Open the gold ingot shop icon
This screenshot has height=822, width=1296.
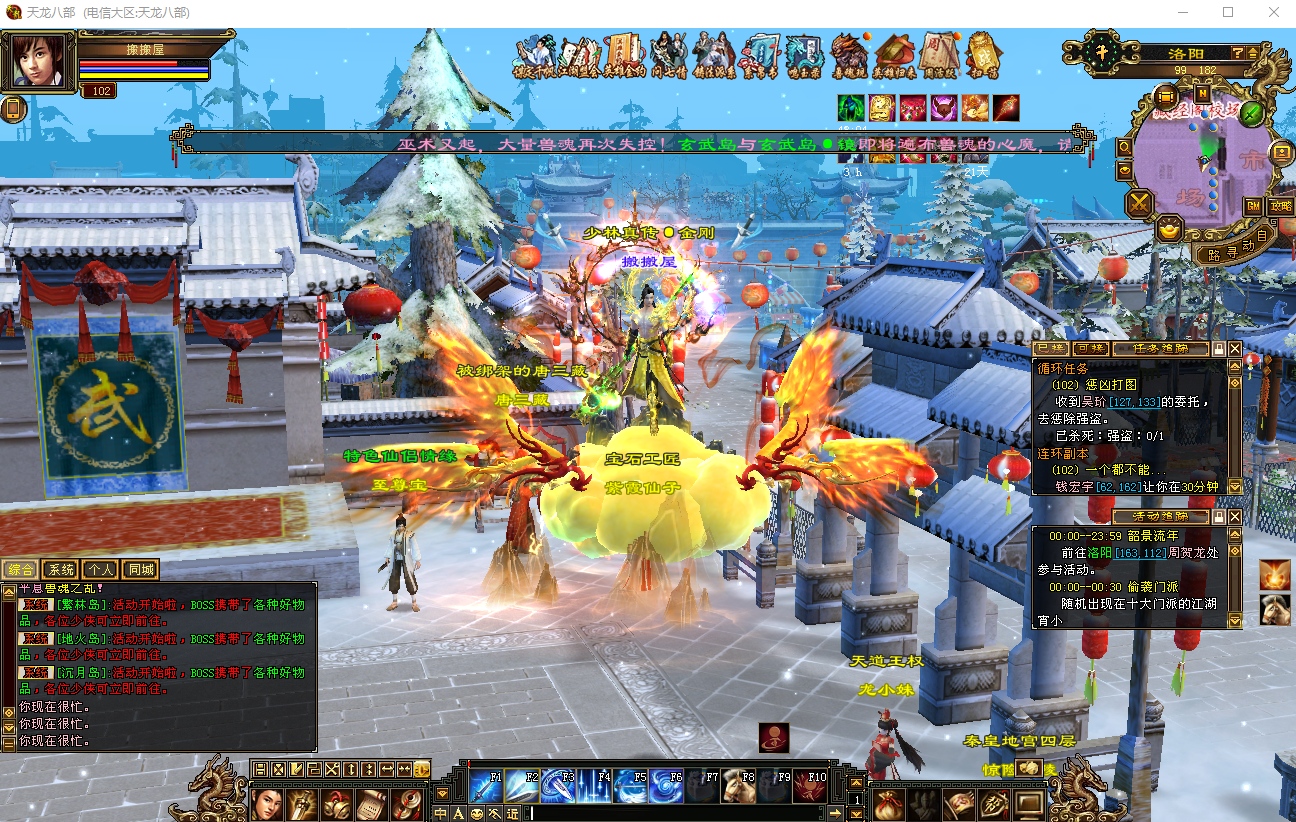coord(1168,229)
